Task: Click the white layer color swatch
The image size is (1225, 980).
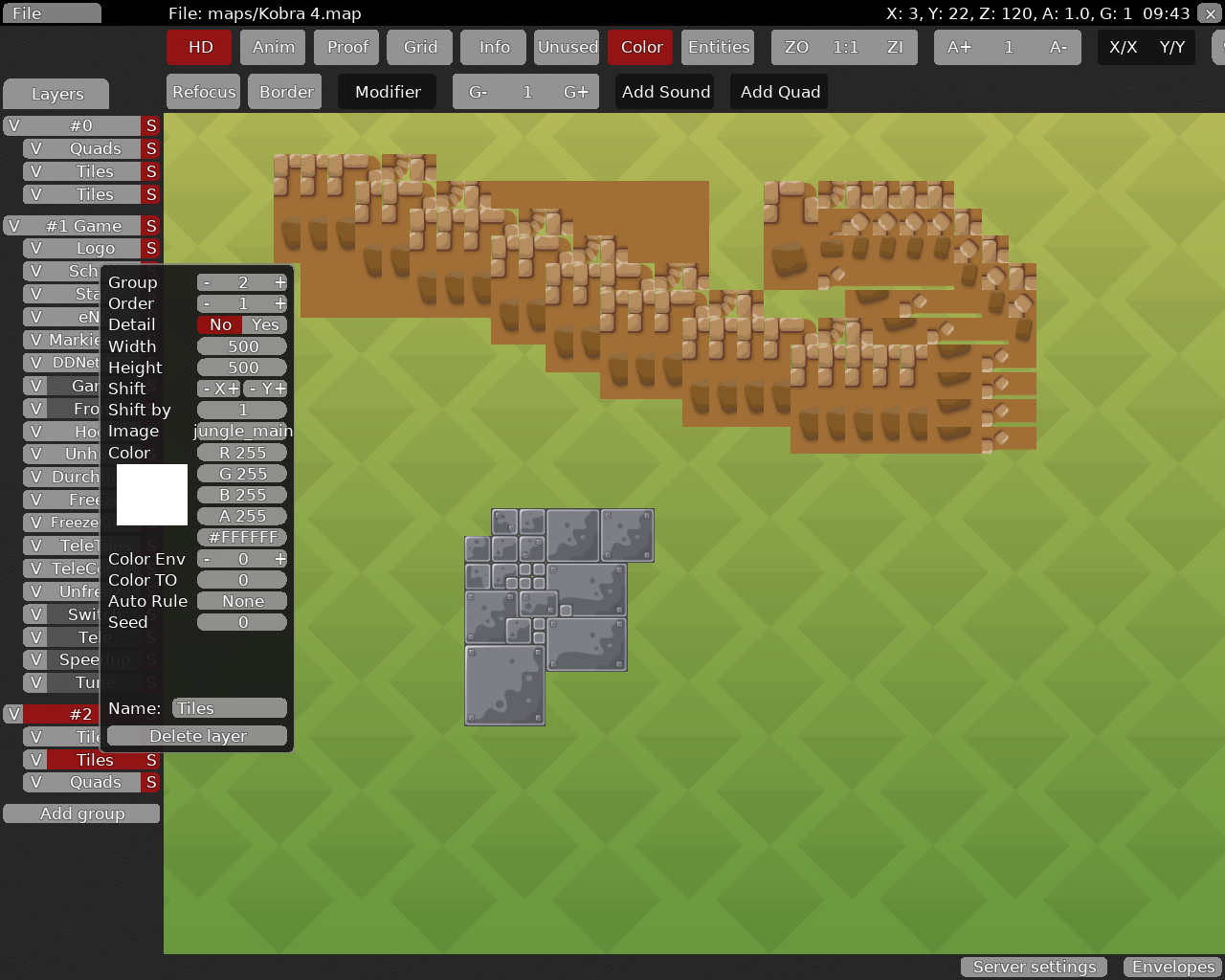Action: point(152,495)
